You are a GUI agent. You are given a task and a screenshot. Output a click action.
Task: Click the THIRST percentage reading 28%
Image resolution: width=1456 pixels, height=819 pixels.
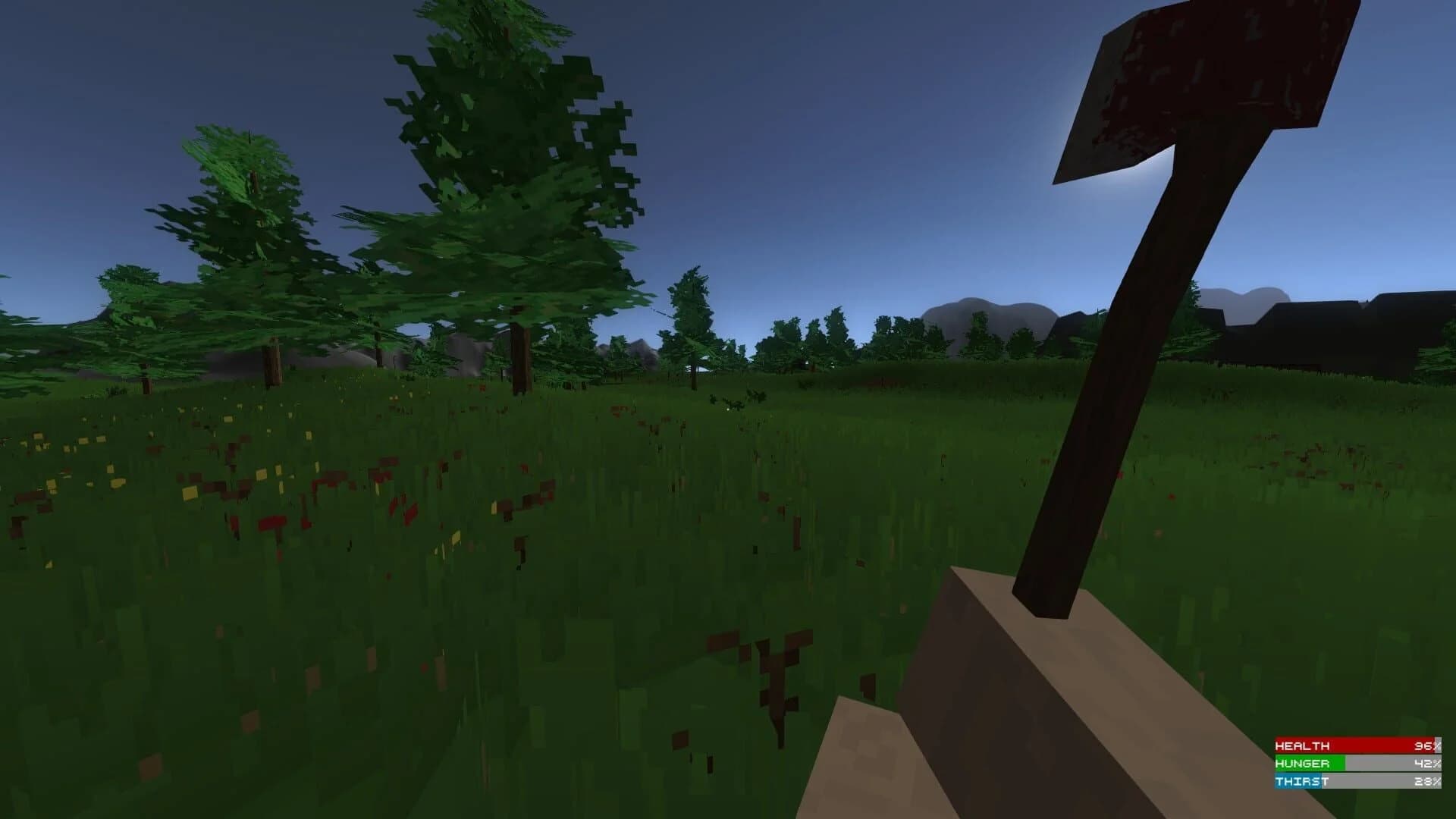tap(1426, 783)
